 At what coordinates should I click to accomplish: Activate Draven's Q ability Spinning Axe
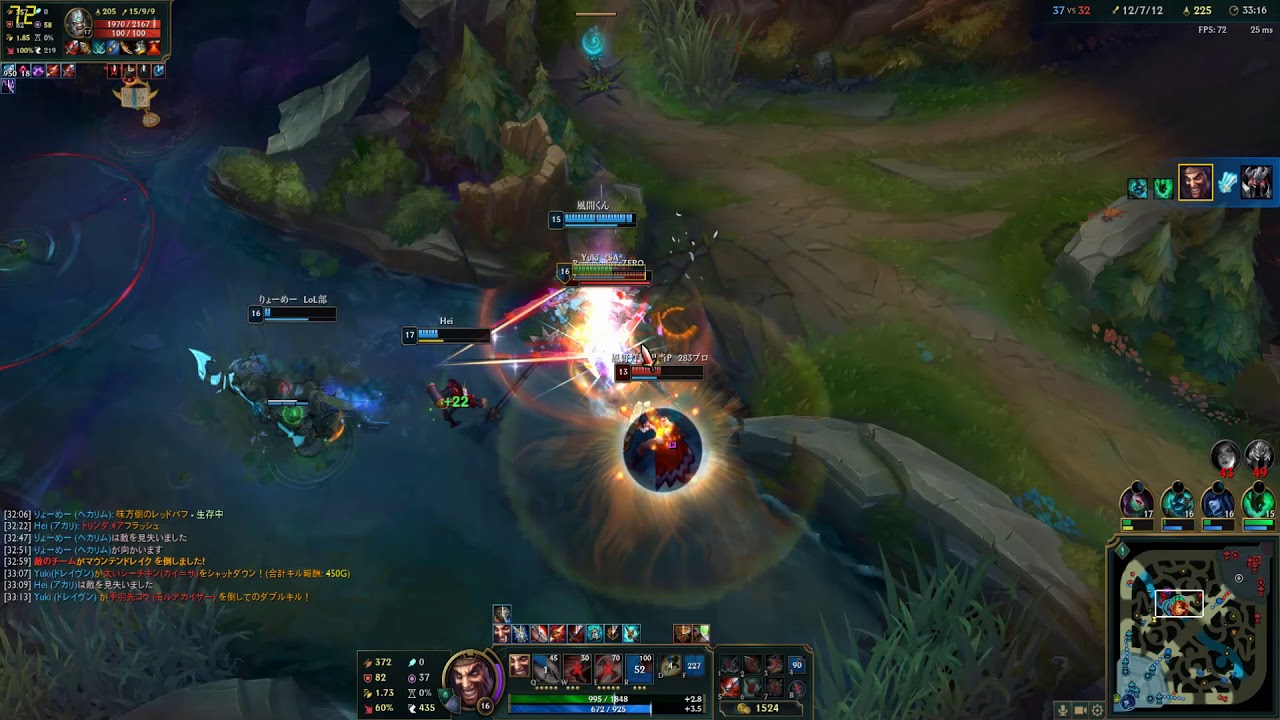pos(546,667)
